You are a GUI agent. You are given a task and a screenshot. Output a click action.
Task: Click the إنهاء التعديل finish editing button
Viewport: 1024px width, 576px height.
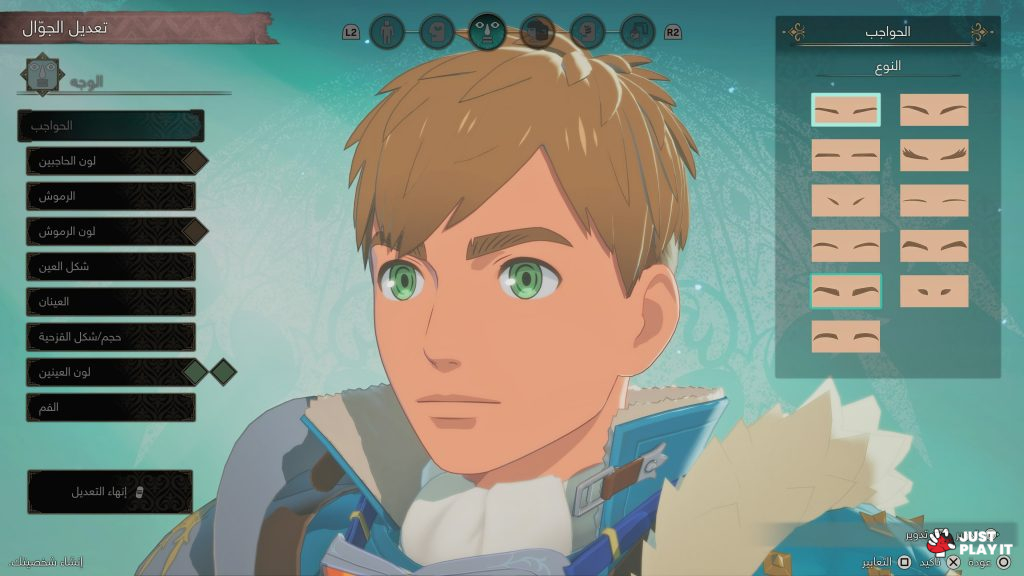[110, 492]
